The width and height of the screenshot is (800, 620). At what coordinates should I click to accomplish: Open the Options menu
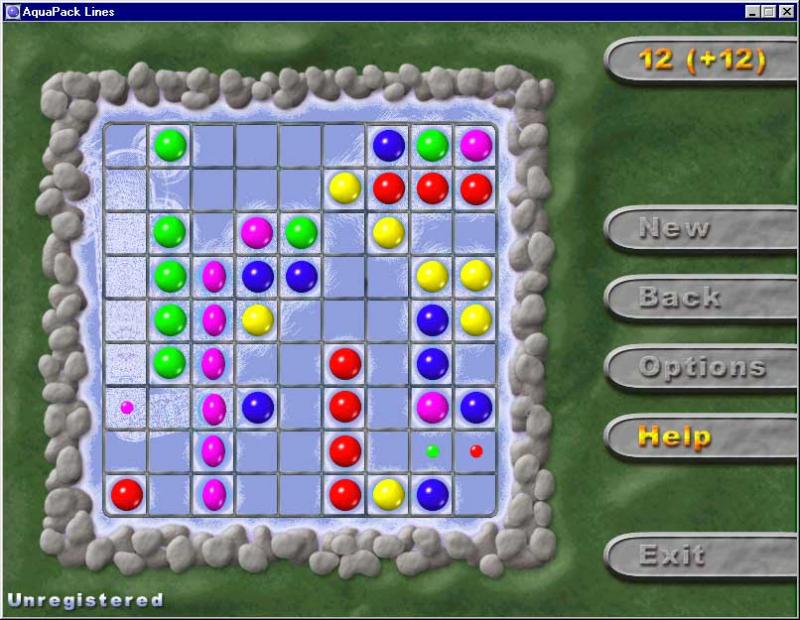(701, 367)
